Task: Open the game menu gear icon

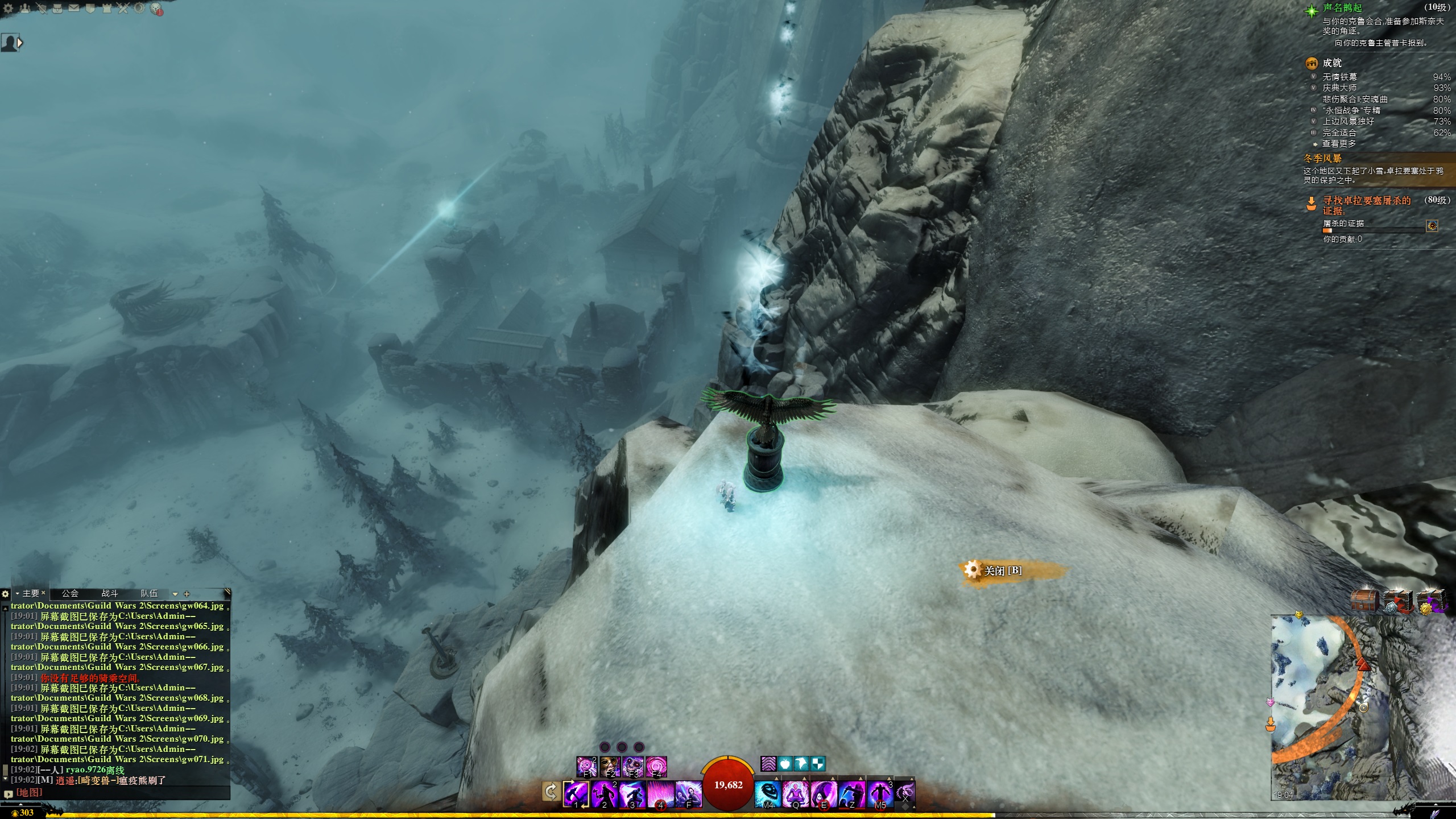Action: (9, 9)
